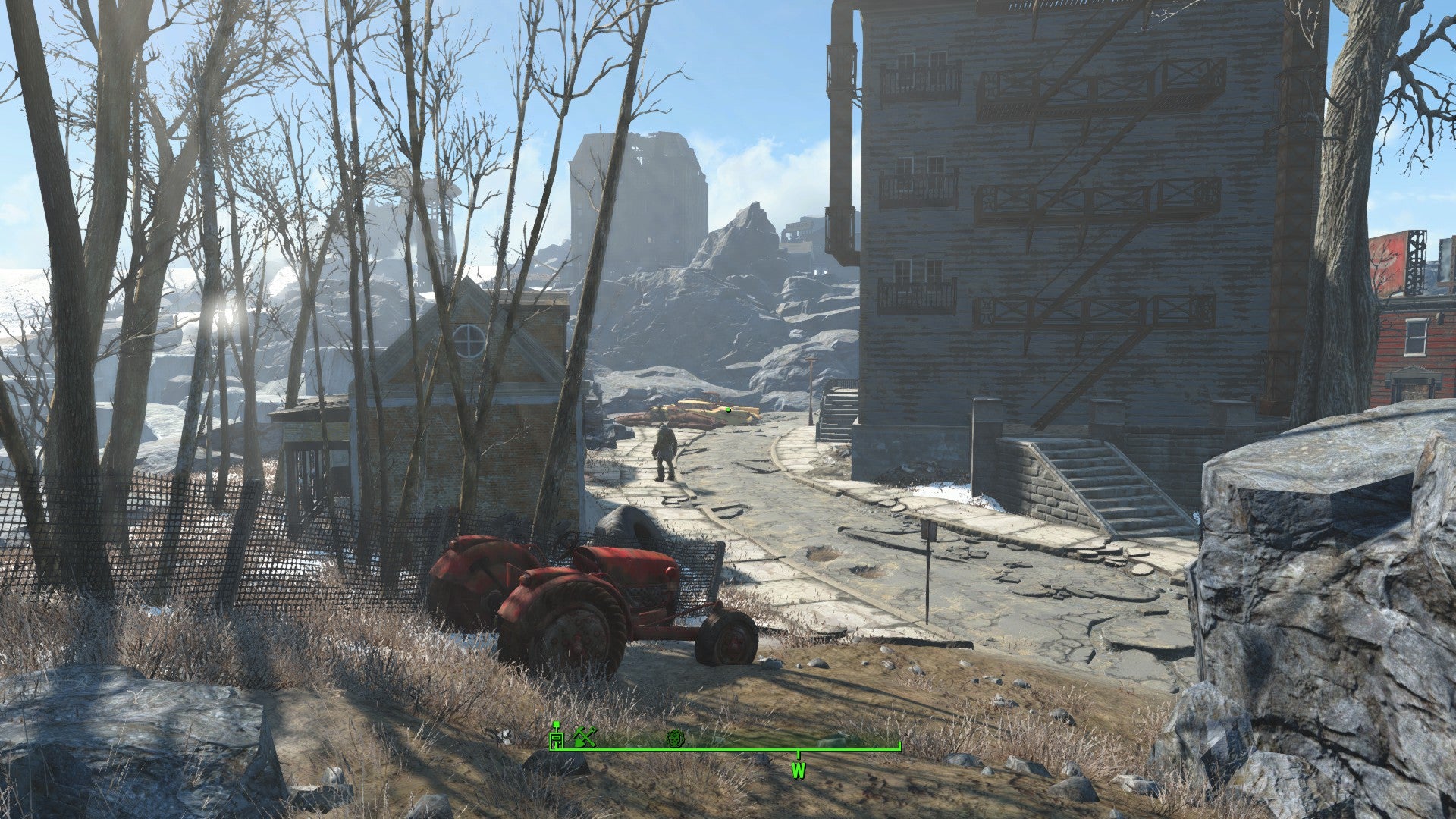This screenshot has width=1456, height=819.
Task: Click the tick mark below the W indicator
Action: [799, 754]
